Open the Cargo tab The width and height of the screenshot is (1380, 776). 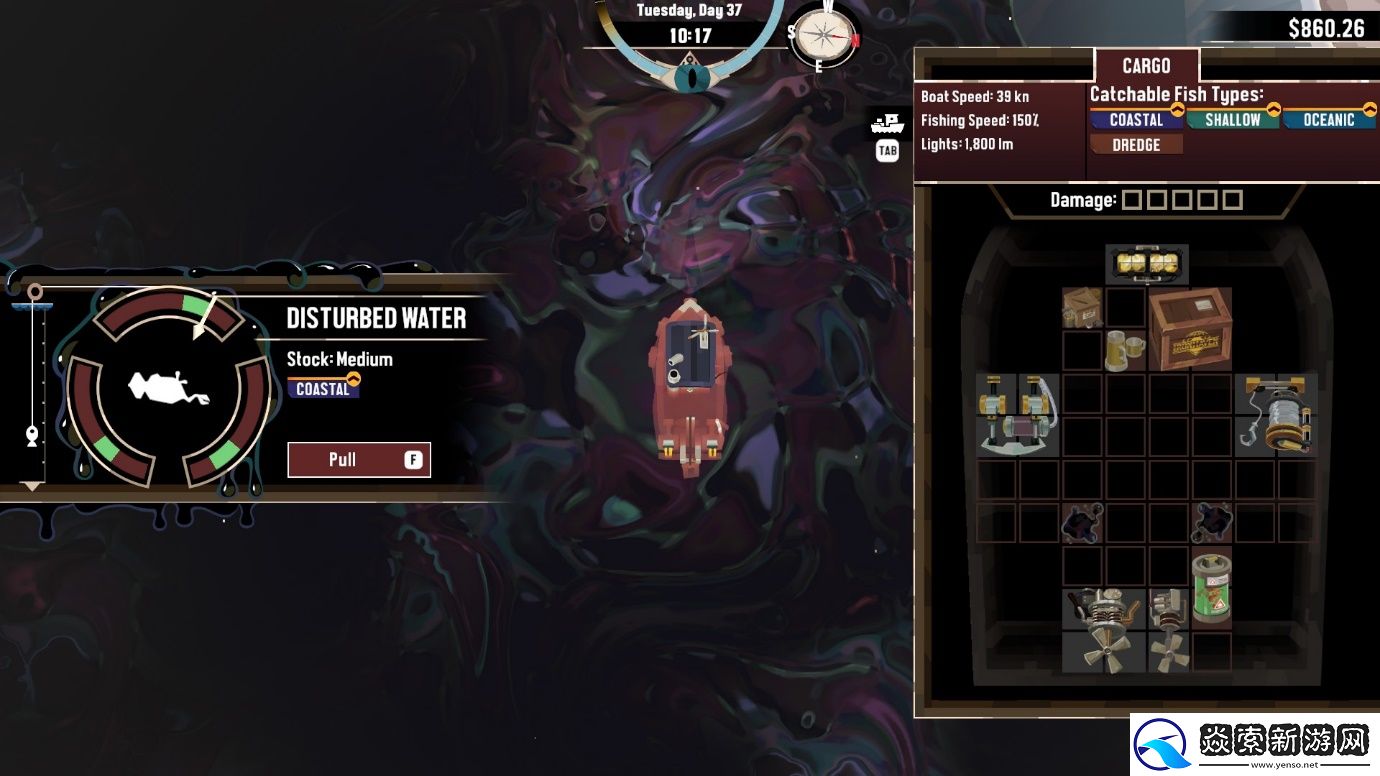(x=1146, y=66)
